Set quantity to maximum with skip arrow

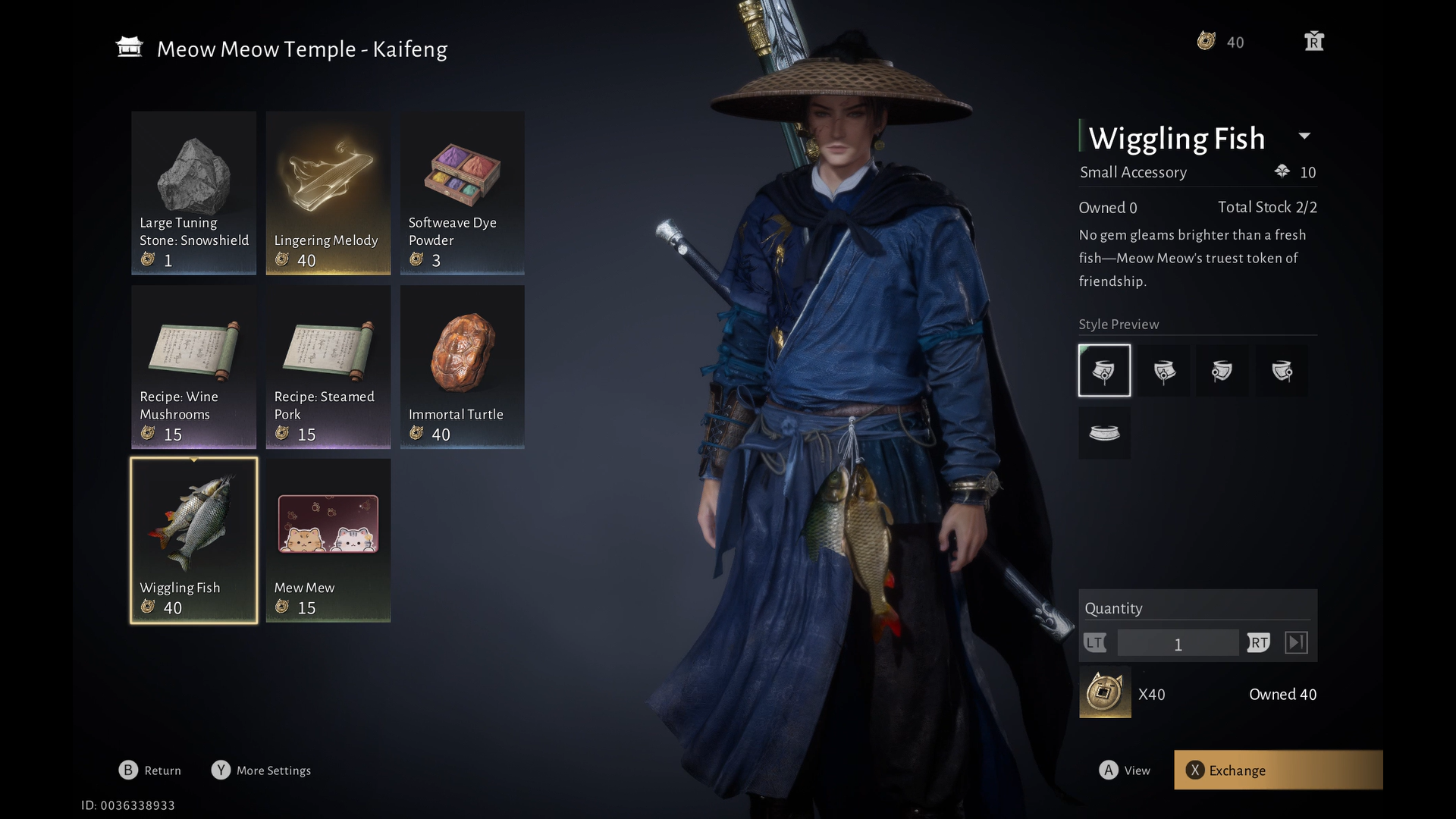1296,643
